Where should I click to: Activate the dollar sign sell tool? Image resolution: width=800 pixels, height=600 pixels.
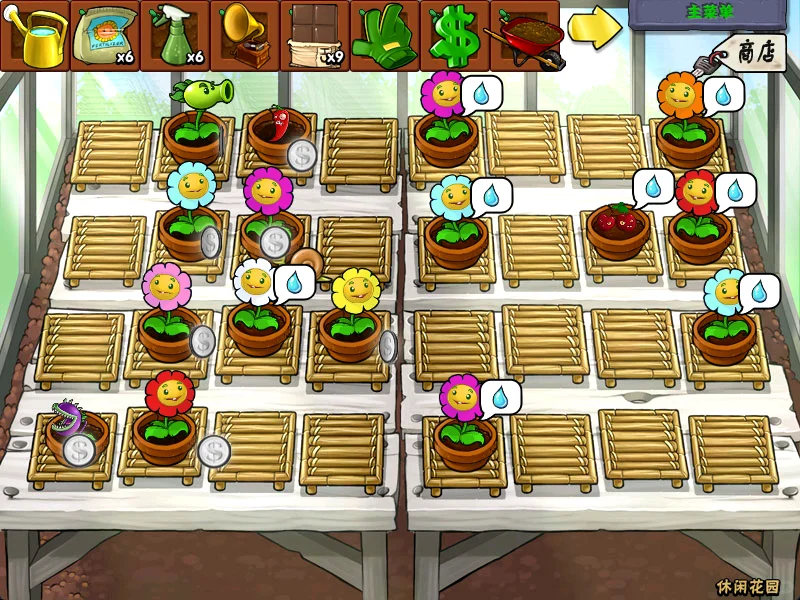coord(455,35)
